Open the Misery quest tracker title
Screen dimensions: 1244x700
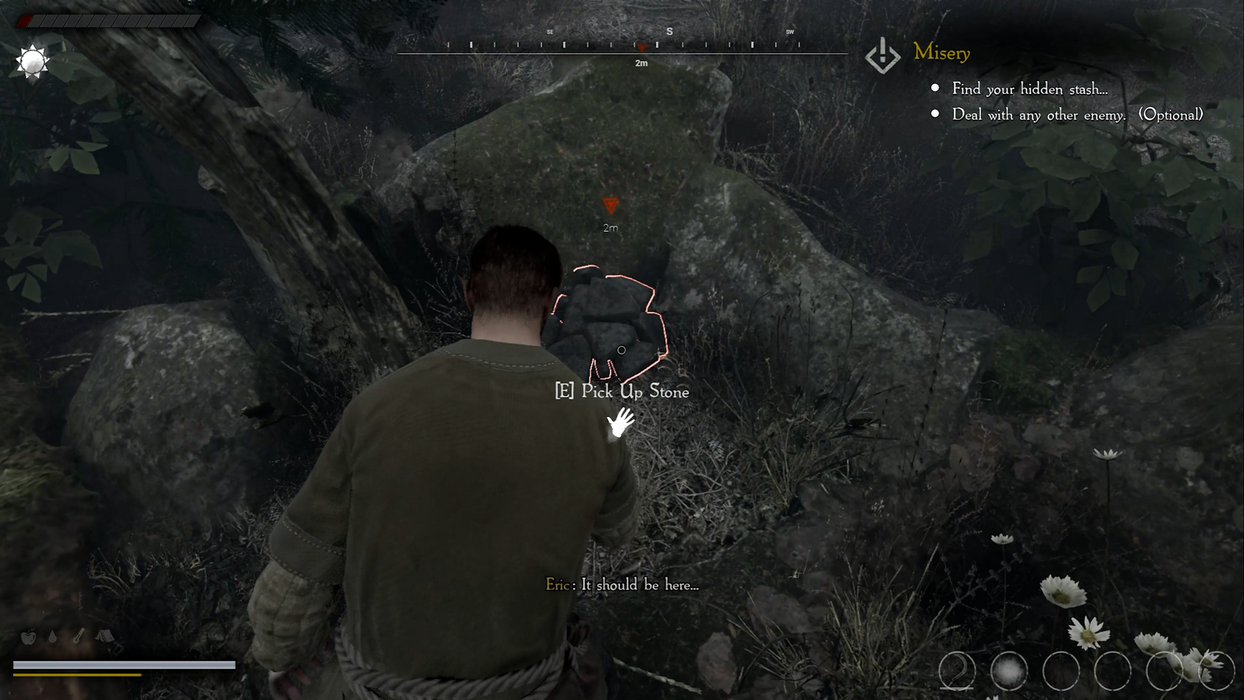pos(941,53)
